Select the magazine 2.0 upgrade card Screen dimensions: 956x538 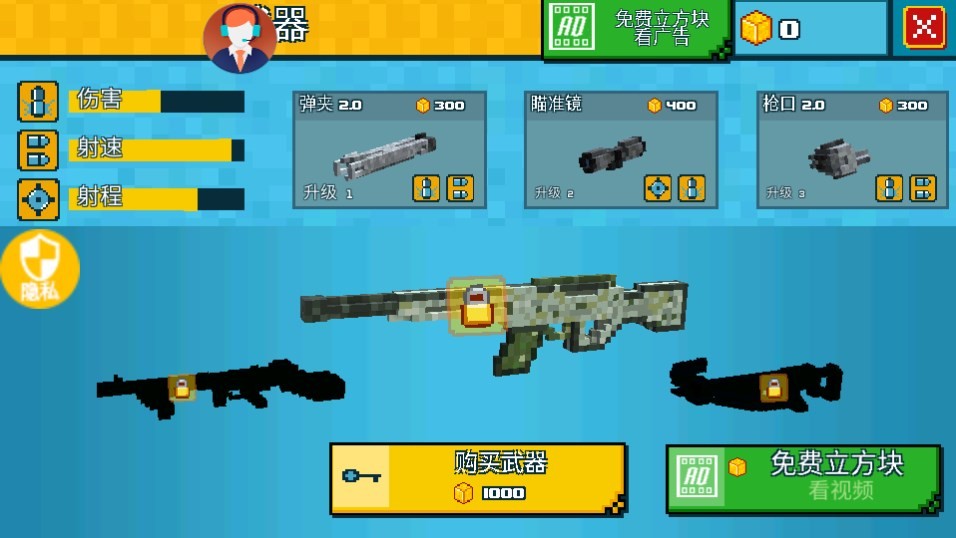[x=389, y=150]
